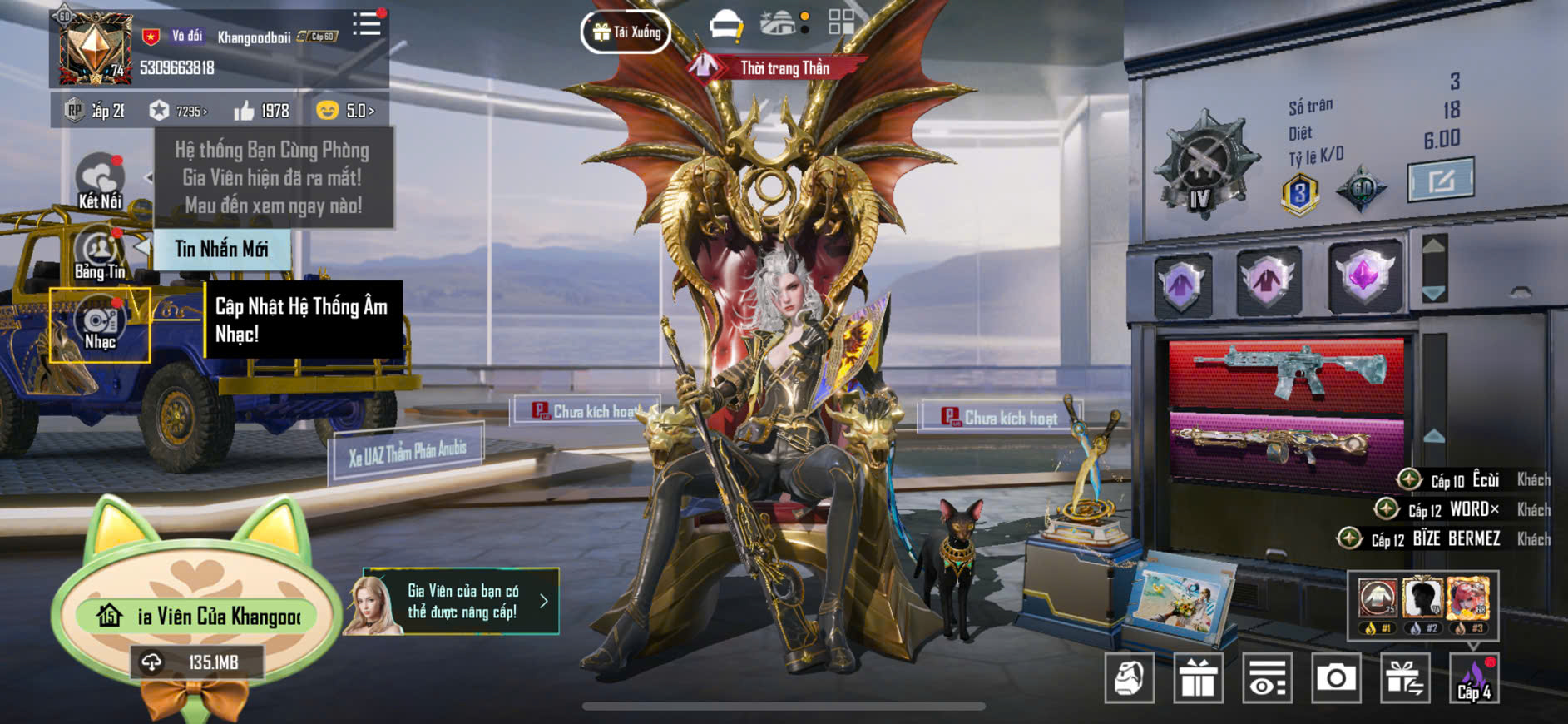Select visitor BÏZE BERMEZ in the guest list
The width and height of the screenshot is (1568, 724).
[1456, 539]
